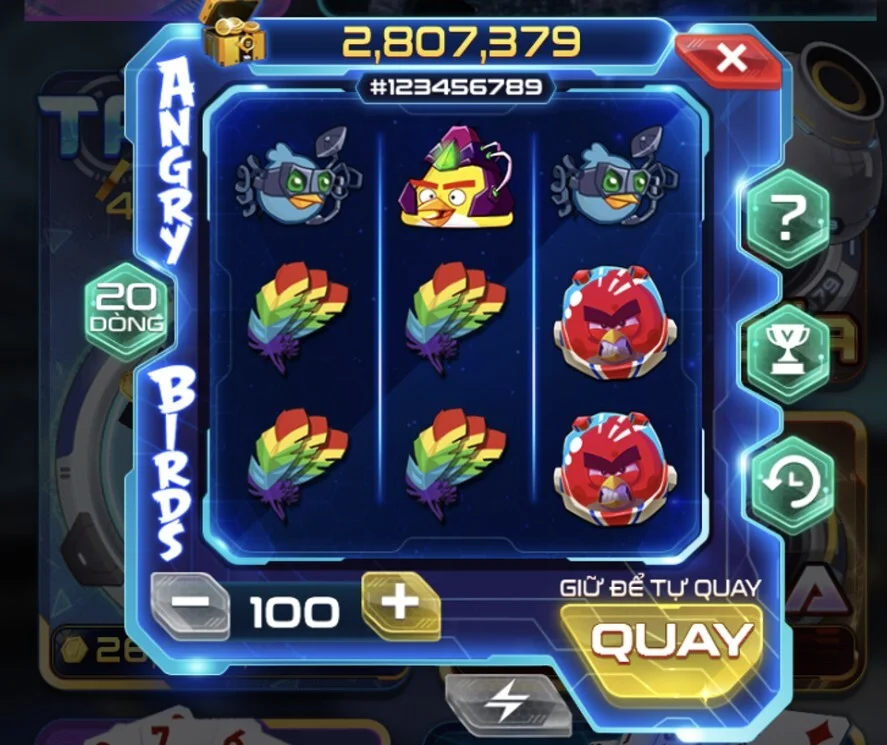The width and height of the screenshot is (887, 745).
Task: Show the trophy leaderboard
Action: [790, 351]
